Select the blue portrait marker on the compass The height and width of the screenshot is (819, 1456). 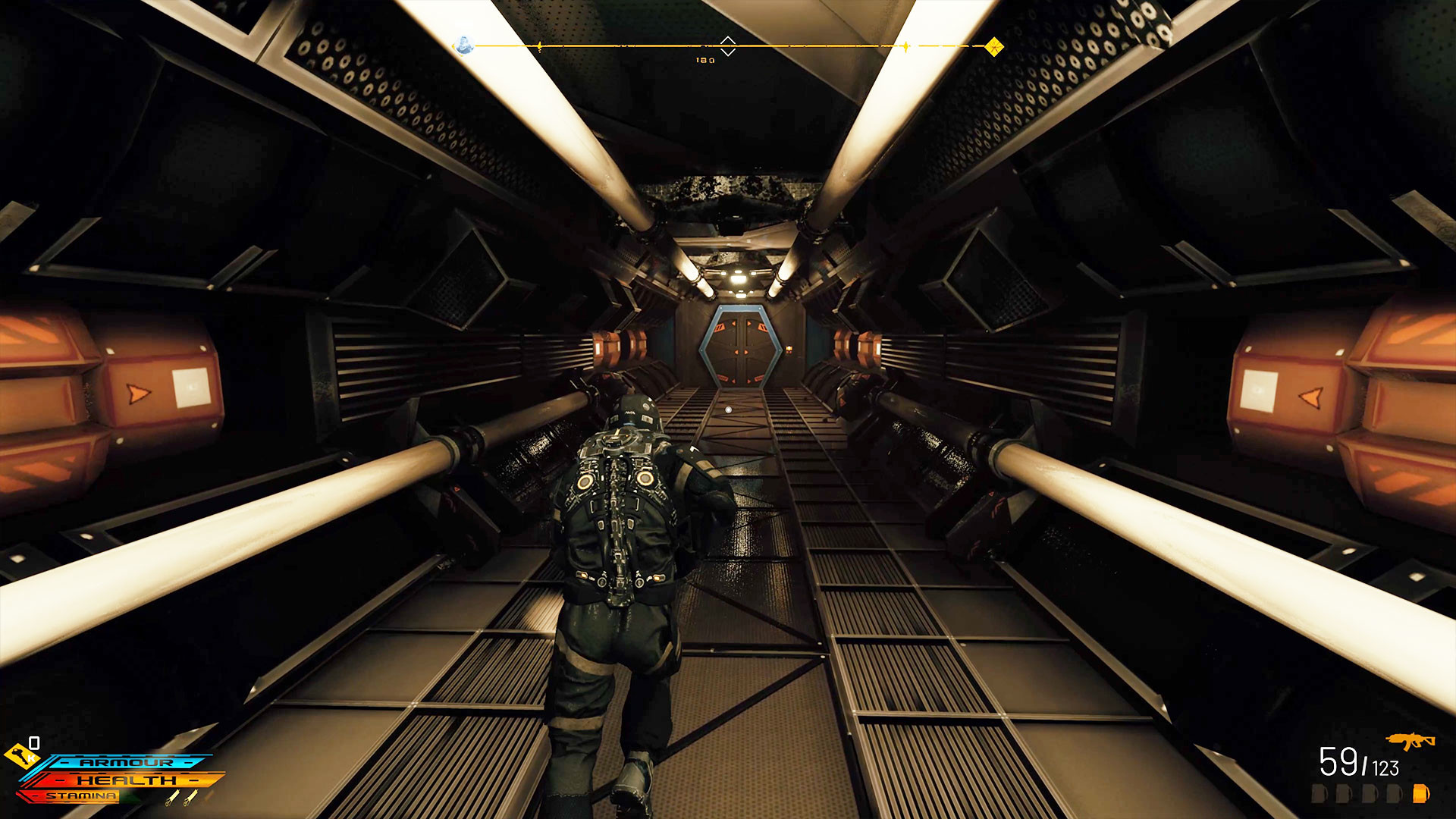click(464, 45)
